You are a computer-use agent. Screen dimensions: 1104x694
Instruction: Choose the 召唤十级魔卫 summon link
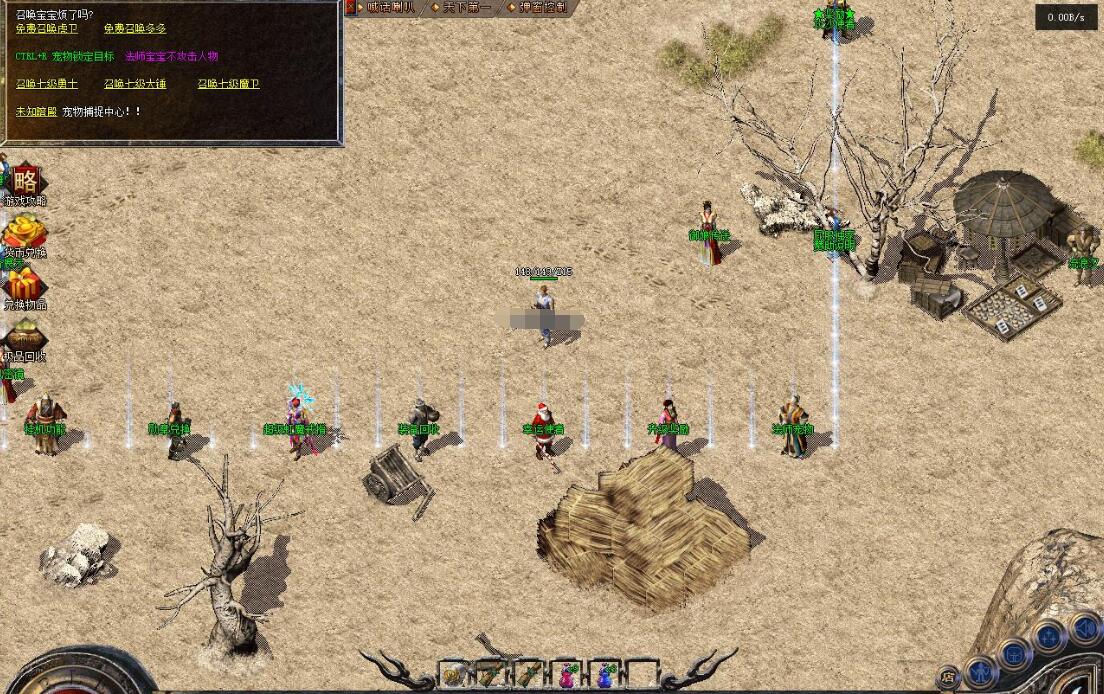228,84
